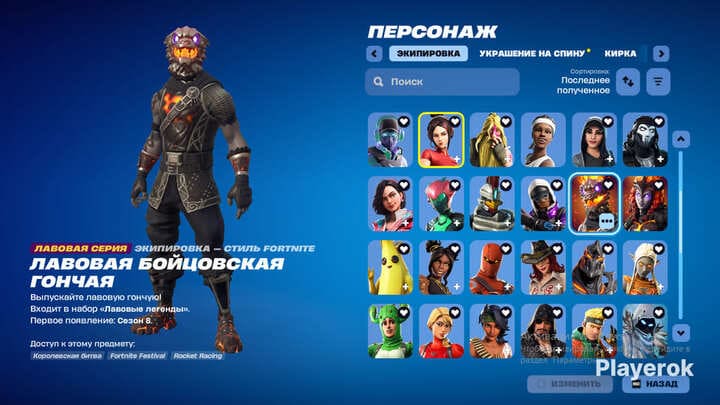The image size is (720, 405).
Task: Switch to the Кирка tab
Action: pyautogui.click(x=621, y=53)
